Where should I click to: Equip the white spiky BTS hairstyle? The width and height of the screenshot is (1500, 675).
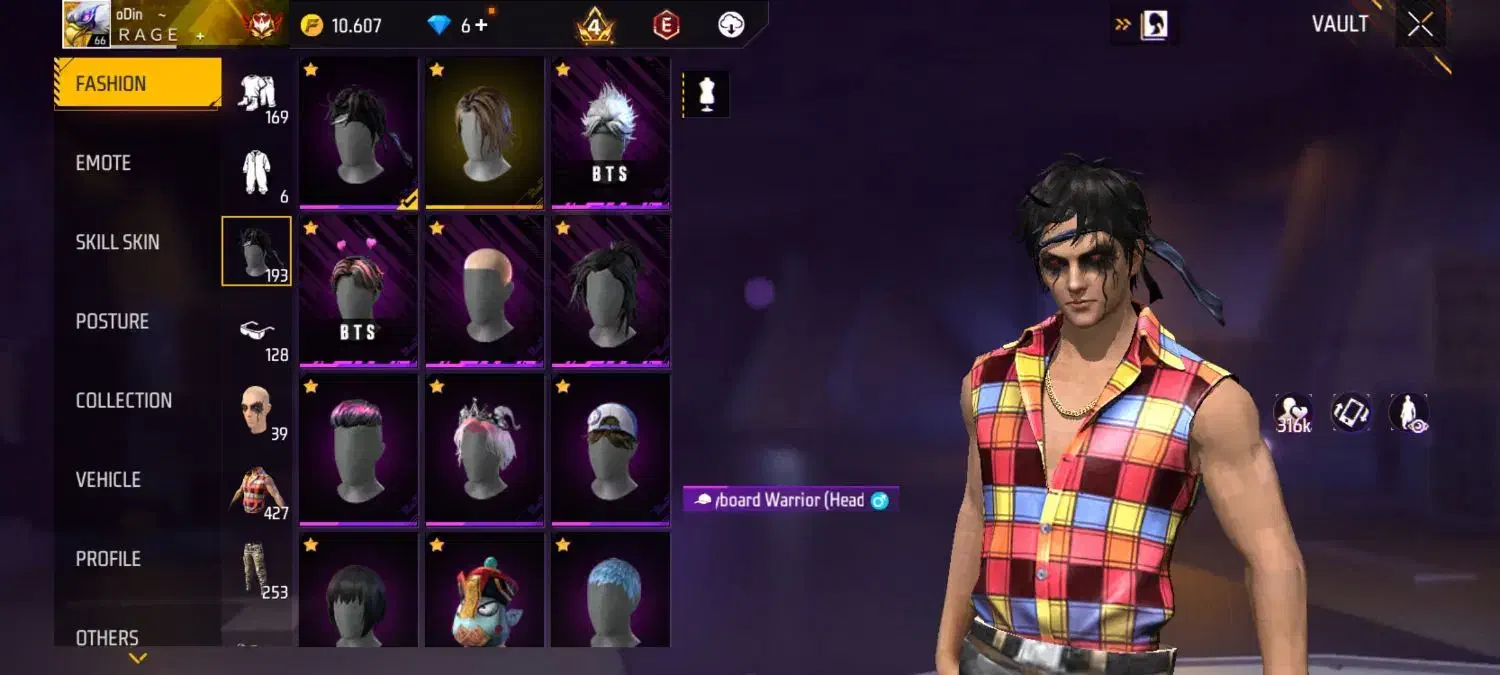610,132
